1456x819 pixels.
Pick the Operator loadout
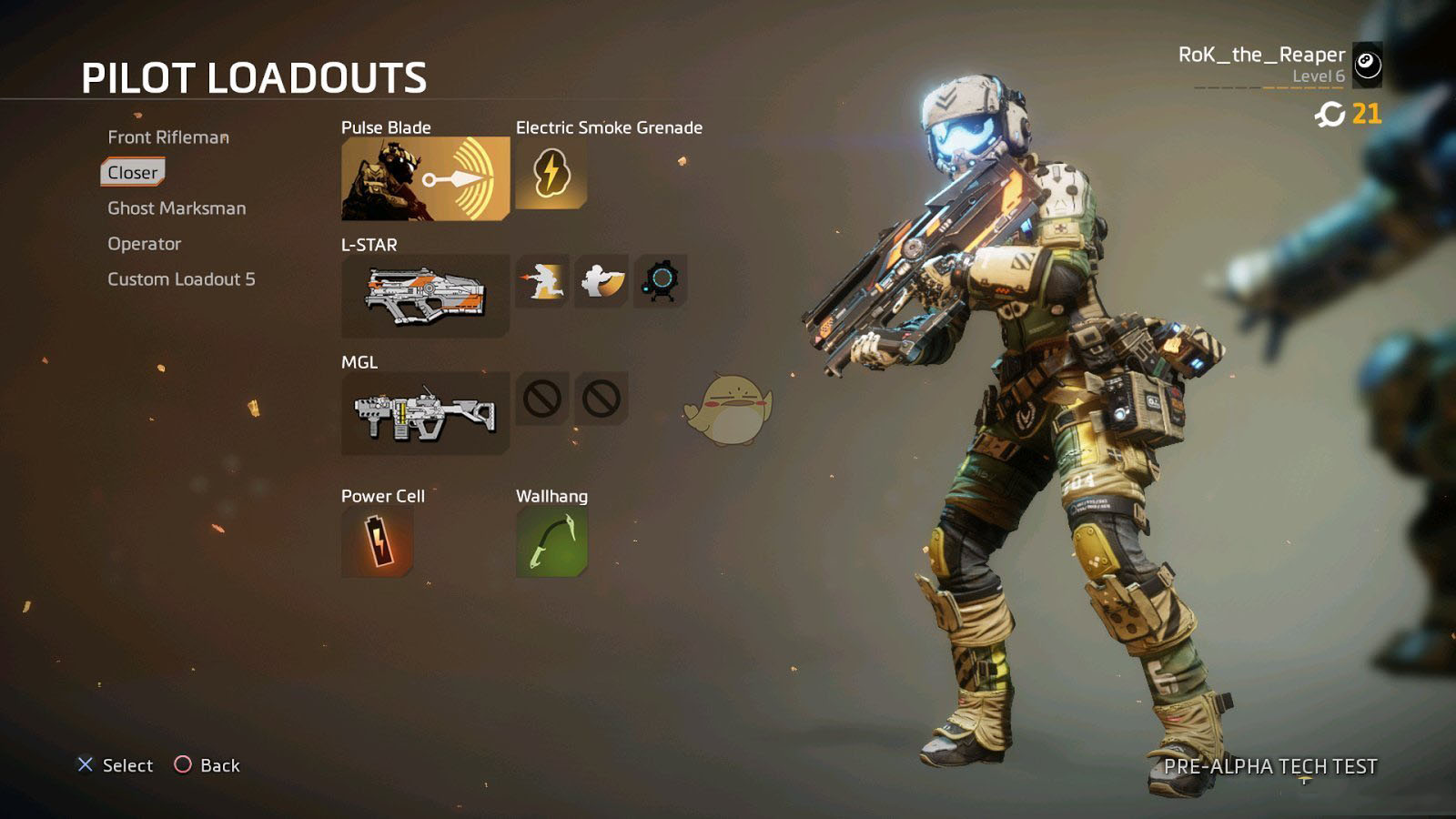(144, 244)
